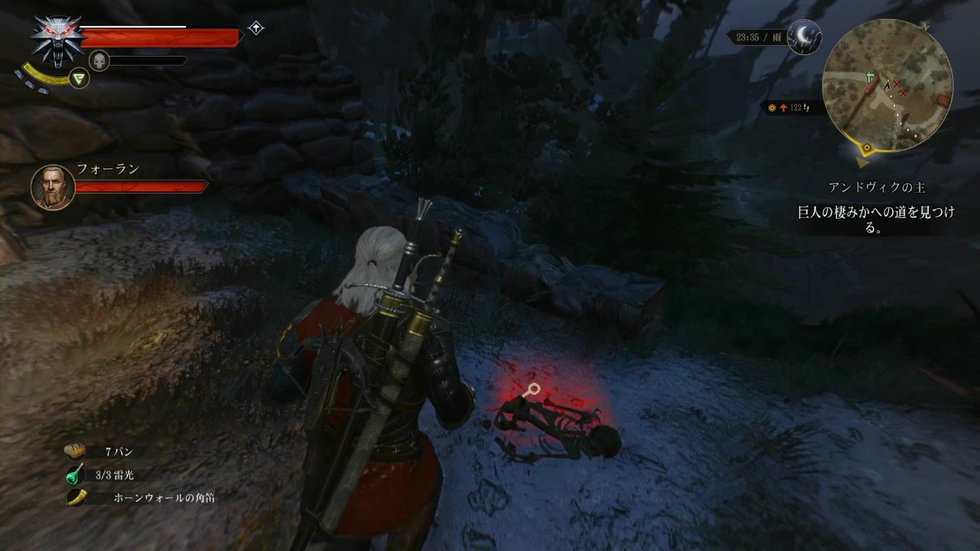
Task: Select the フォーラン companion portrait
Action: [x=52, y=186]
